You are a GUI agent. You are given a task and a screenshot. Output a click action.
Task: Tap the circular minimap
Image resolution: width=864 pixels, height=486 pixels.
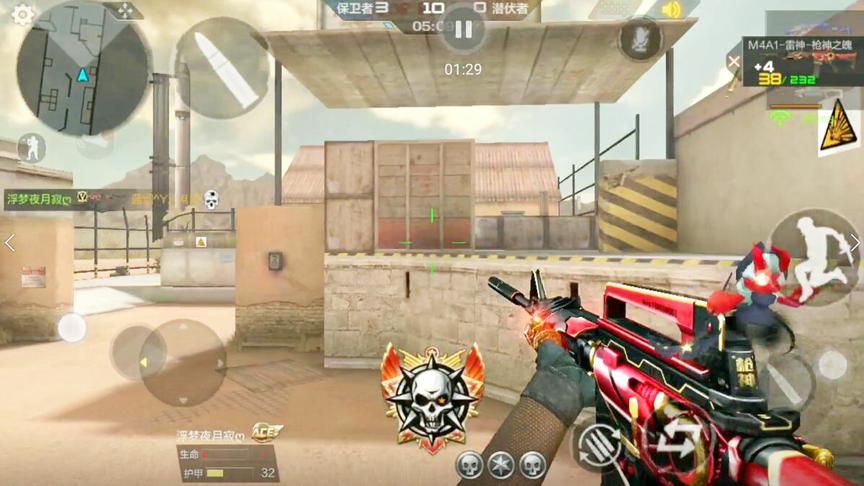pyautogui.click(x=84, y=68)
